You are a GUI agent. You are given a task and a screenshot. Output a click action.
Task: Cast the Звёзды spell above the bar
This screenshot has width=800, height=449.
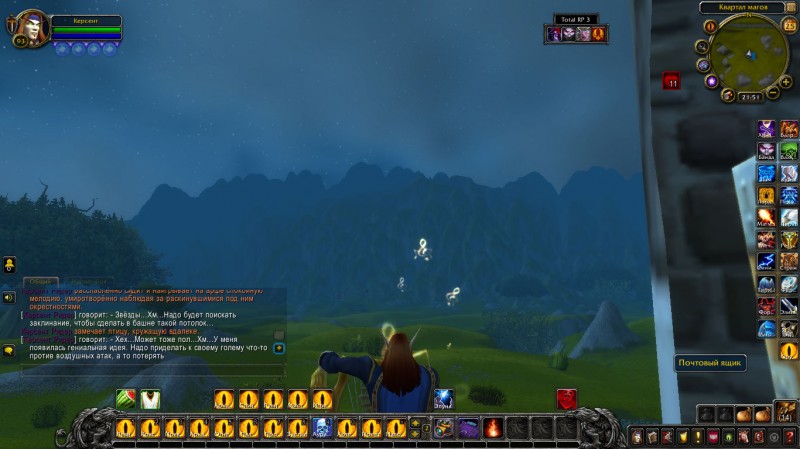[x=443, y=399]
